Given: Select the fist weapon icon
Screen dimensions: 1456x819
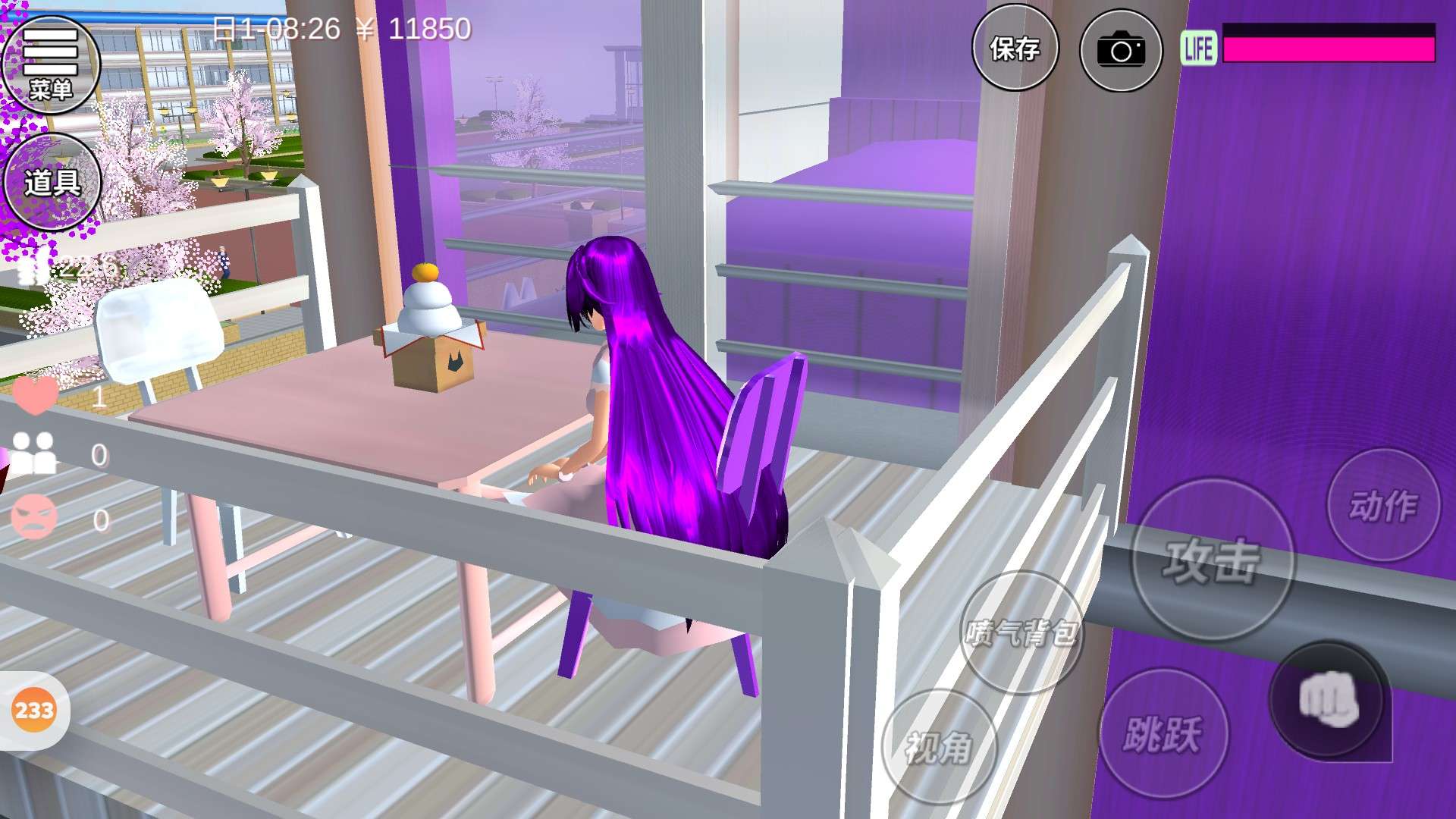Looking at the screenshot, I should pyautogui.click(x=1327, y=699).
